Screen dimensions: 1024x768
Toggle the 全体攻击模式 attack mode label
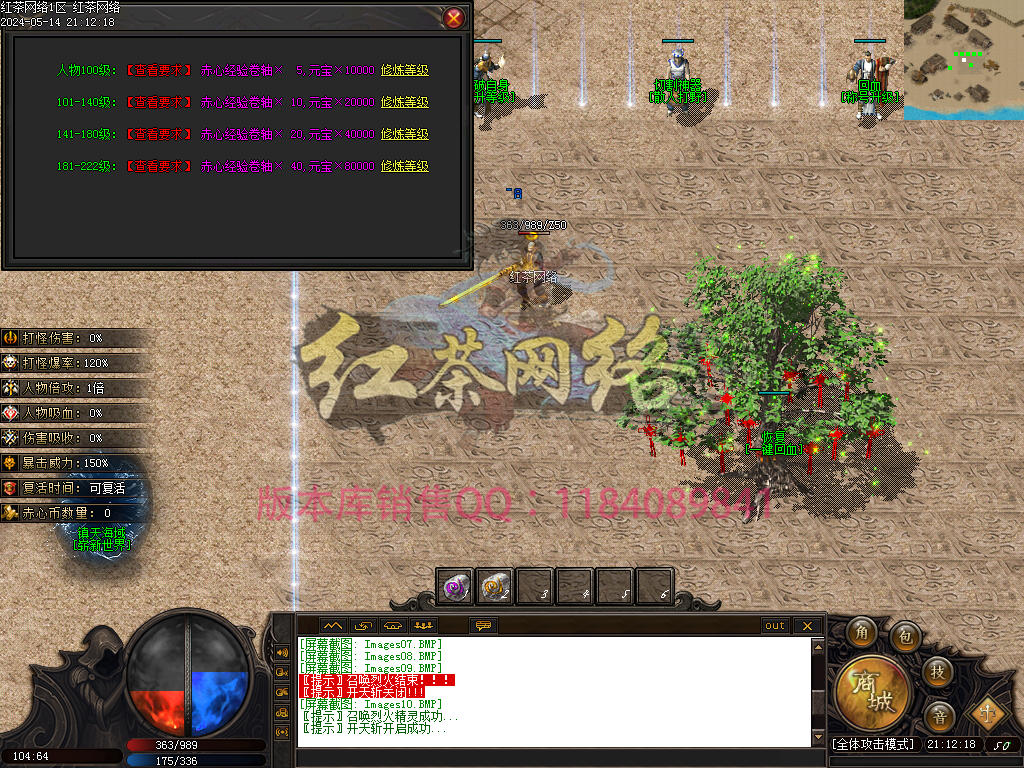pos(873,744)
